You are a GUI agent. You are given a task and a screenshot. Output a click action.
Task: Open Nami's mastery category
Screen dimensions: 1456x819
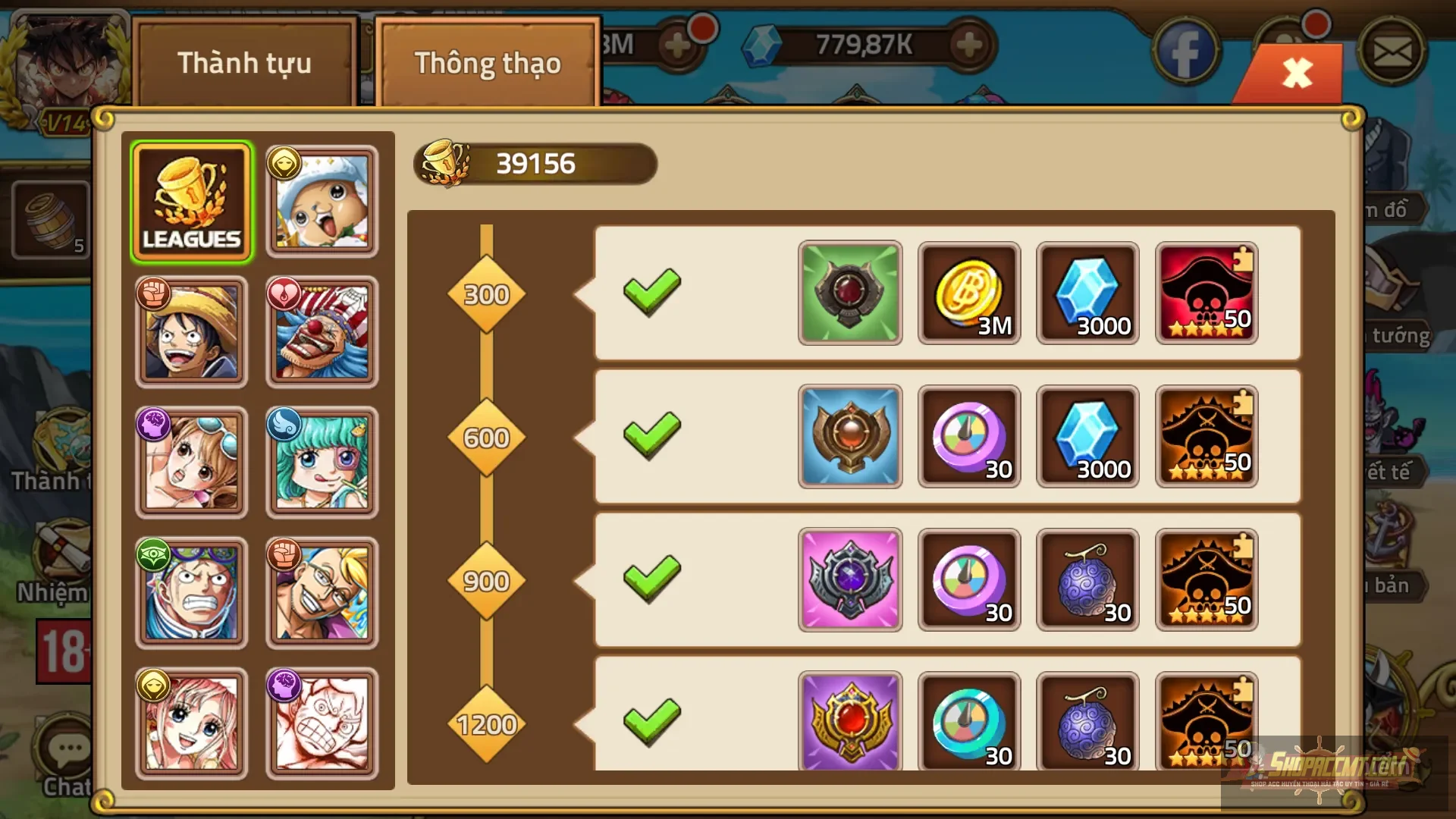tap(192, 463)
